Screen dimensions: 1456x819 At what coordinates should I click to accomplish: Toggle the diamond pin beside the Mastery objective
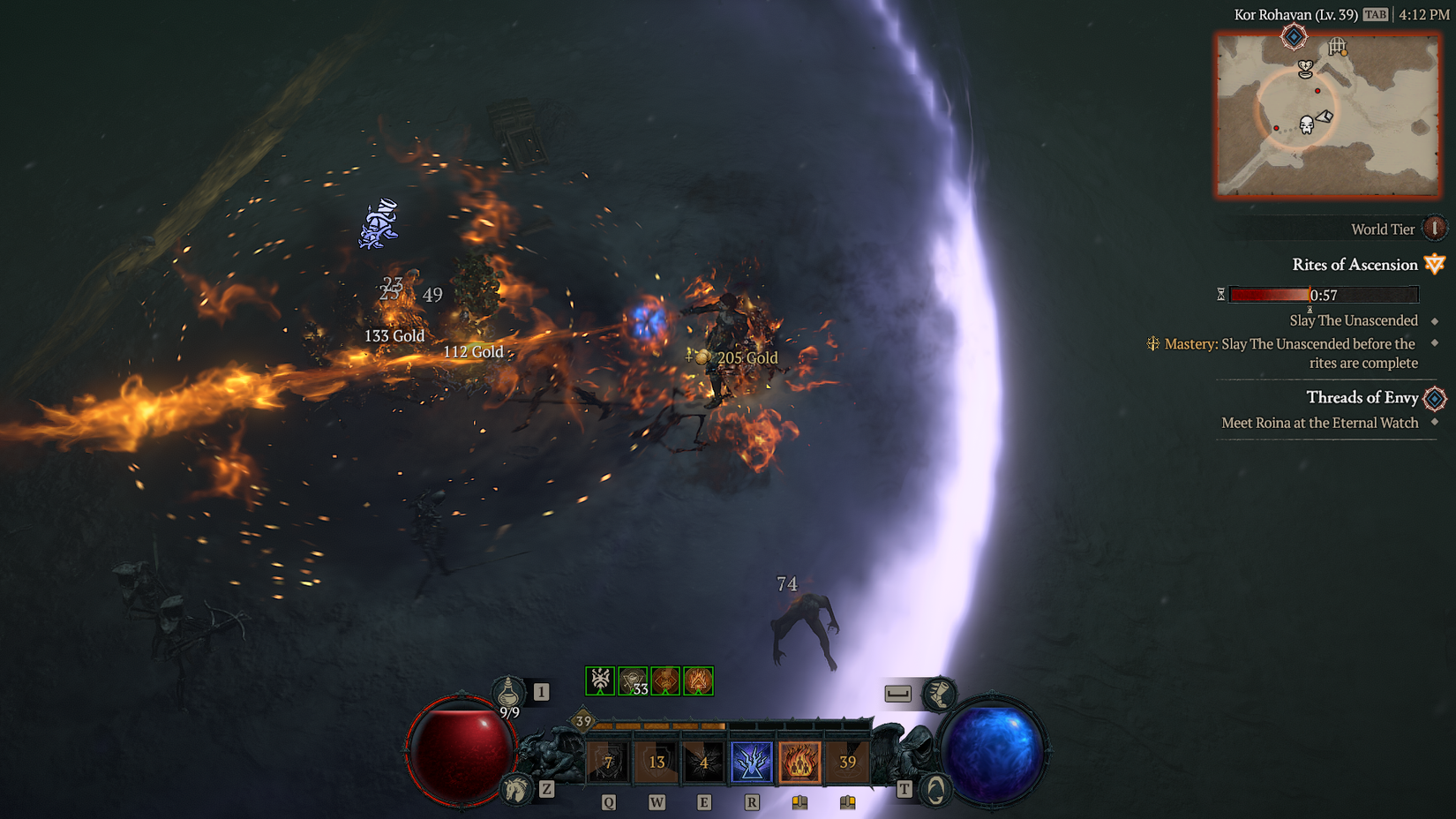tap(1435, 343)
